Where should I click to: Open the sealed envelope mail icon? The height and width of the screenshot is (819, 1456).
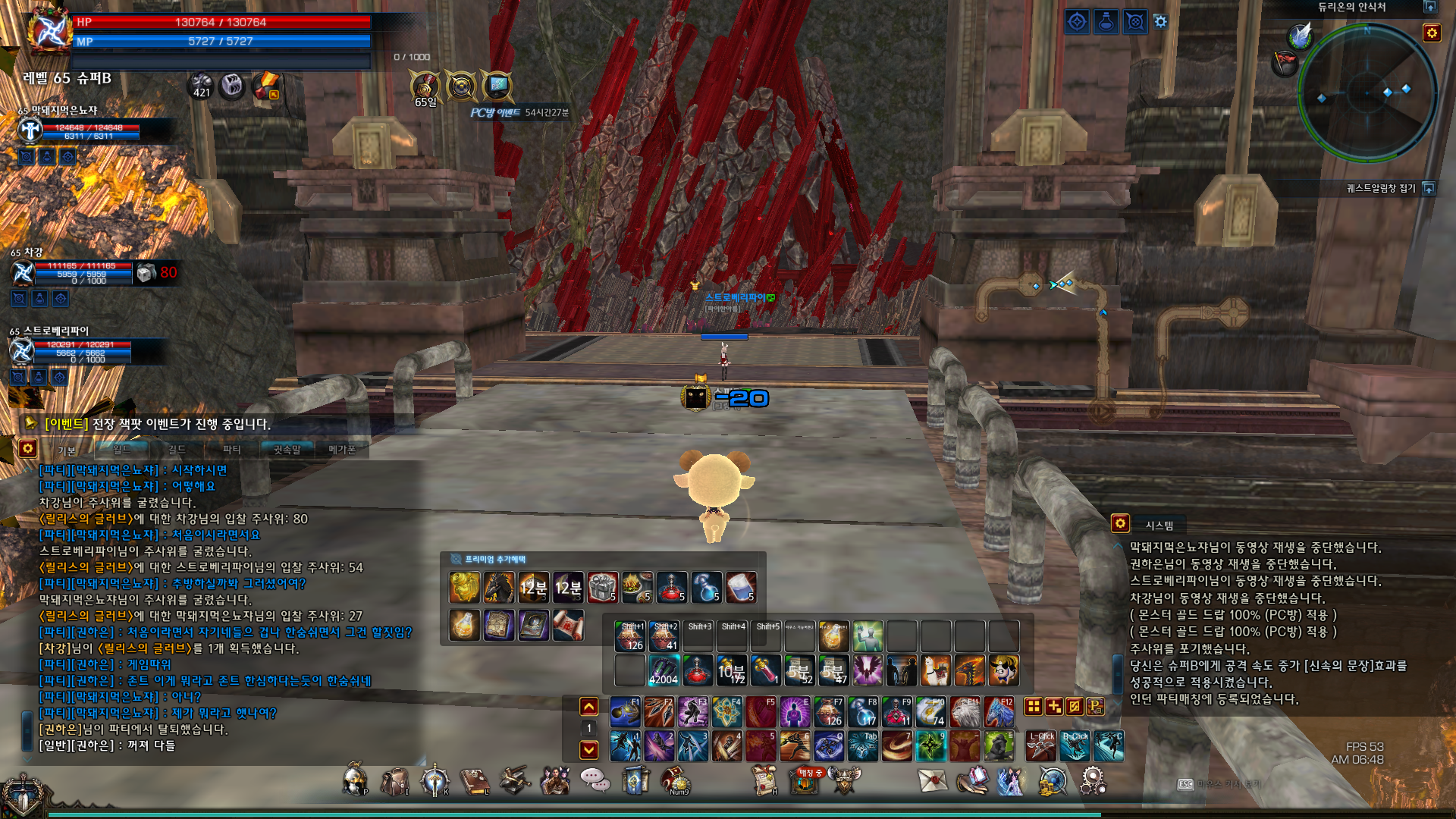point(932,780)
